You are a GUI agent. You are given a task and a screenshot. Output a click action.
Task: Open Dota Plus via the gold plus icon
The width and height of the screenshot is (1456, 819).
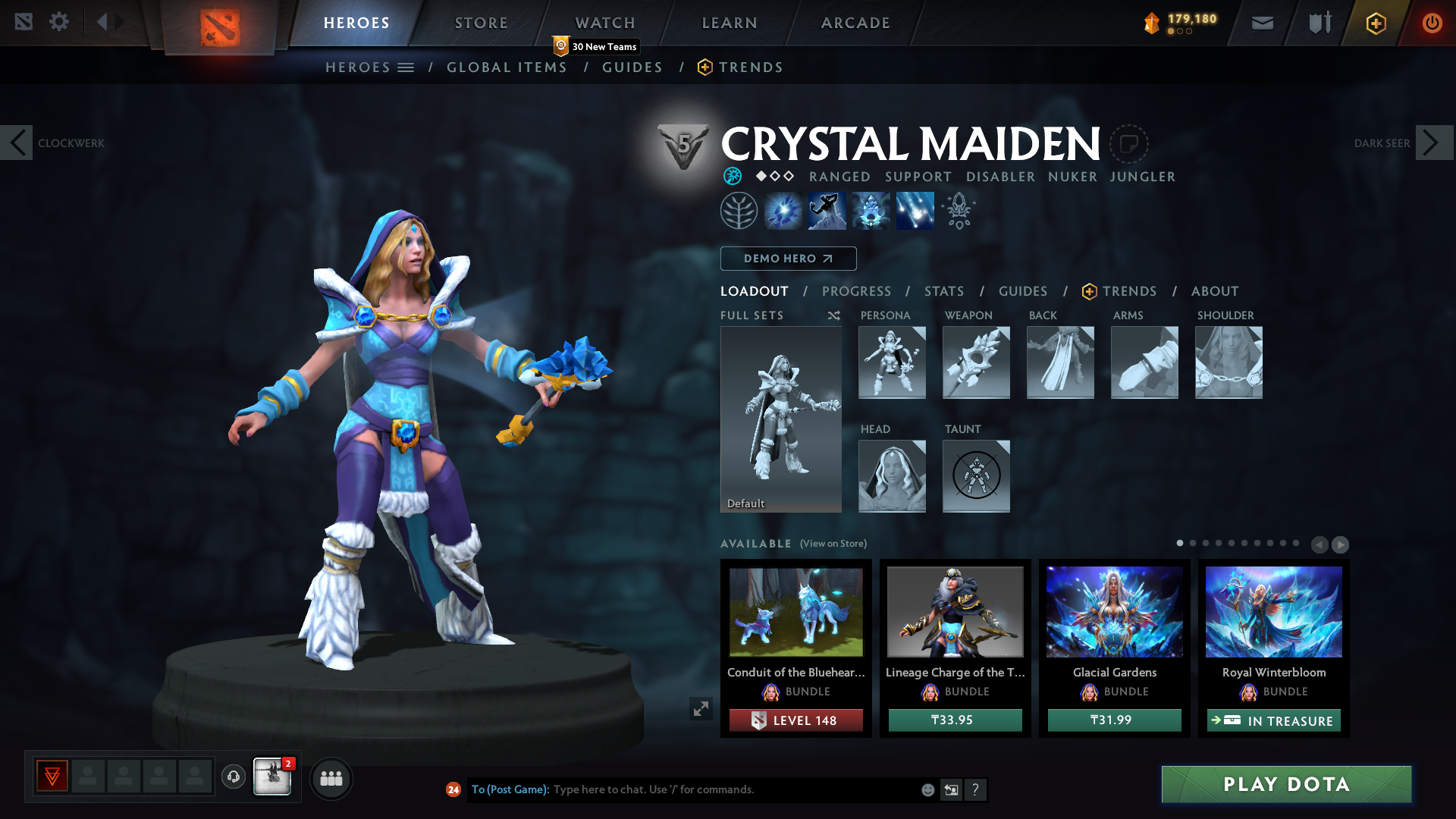click(x=1375, y=22)
